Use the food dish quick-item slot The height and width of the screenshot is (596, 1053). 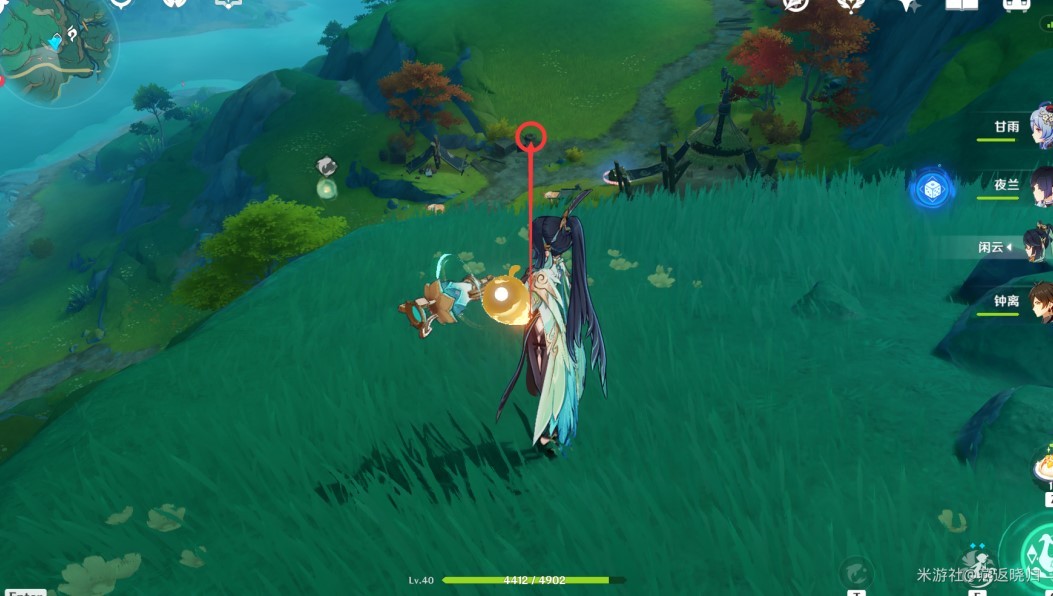point(1045,466)
